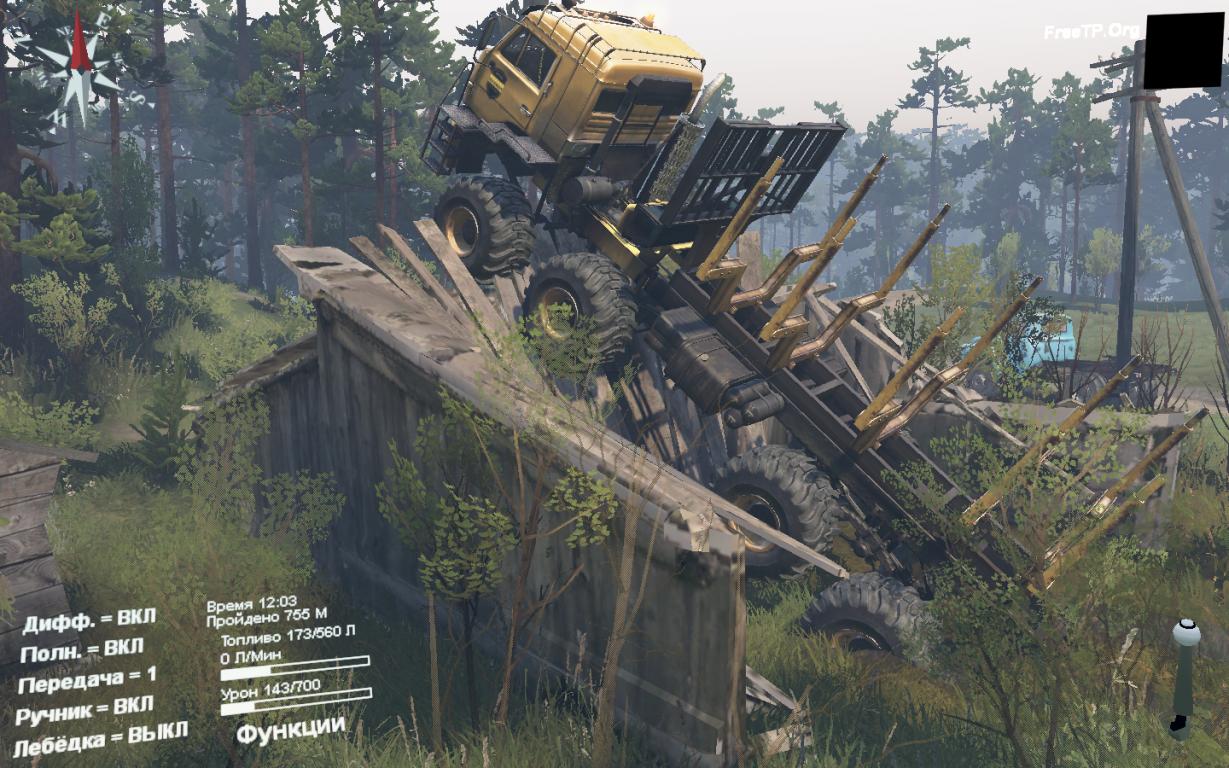Viewport: 1229px width, 768px height.
Task: Toggle the Ручник handbrake
Action: (85, 711)
